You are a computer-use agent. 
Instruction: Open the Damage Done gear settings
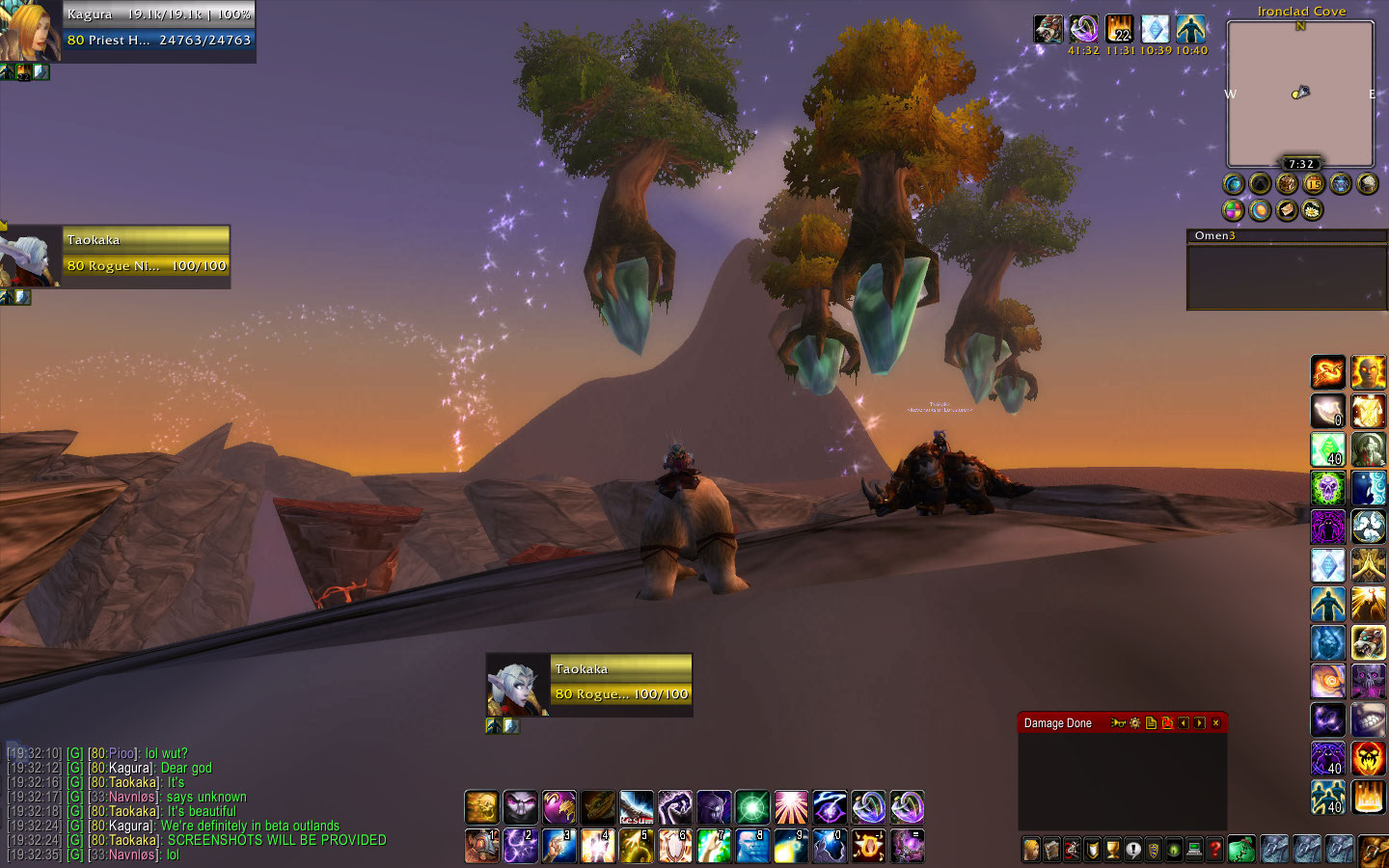(1134, 723)
